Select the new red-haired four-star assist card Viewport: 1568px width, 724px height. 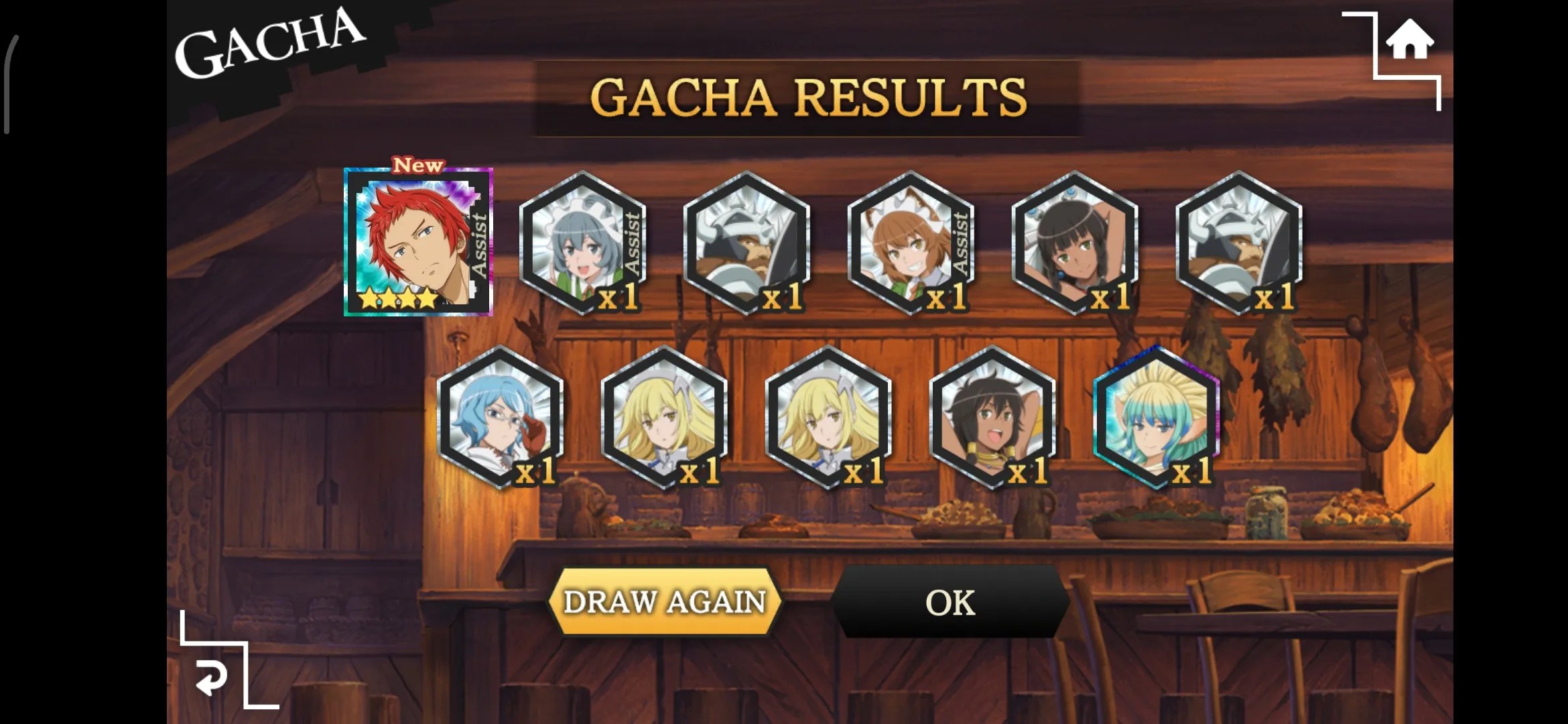[418, 242]
